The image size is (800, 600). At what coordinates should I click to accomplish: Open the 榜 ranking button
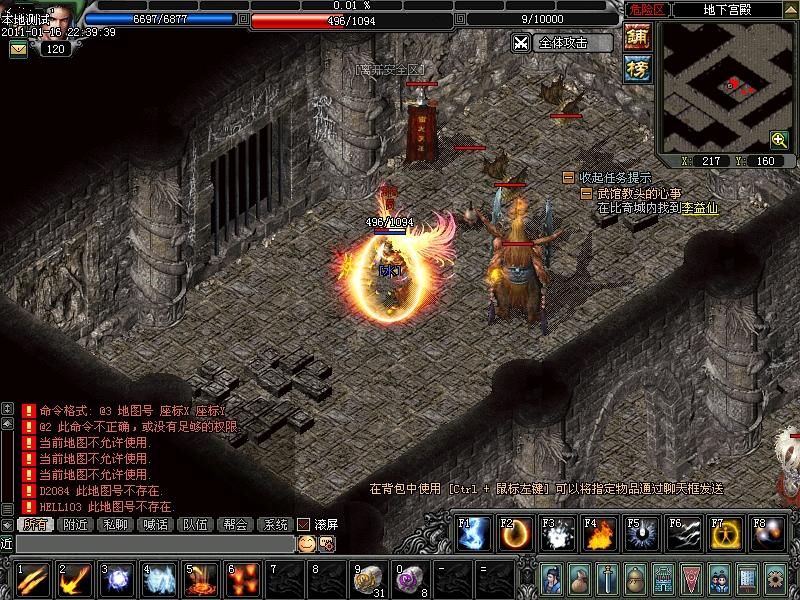[637, 68]
